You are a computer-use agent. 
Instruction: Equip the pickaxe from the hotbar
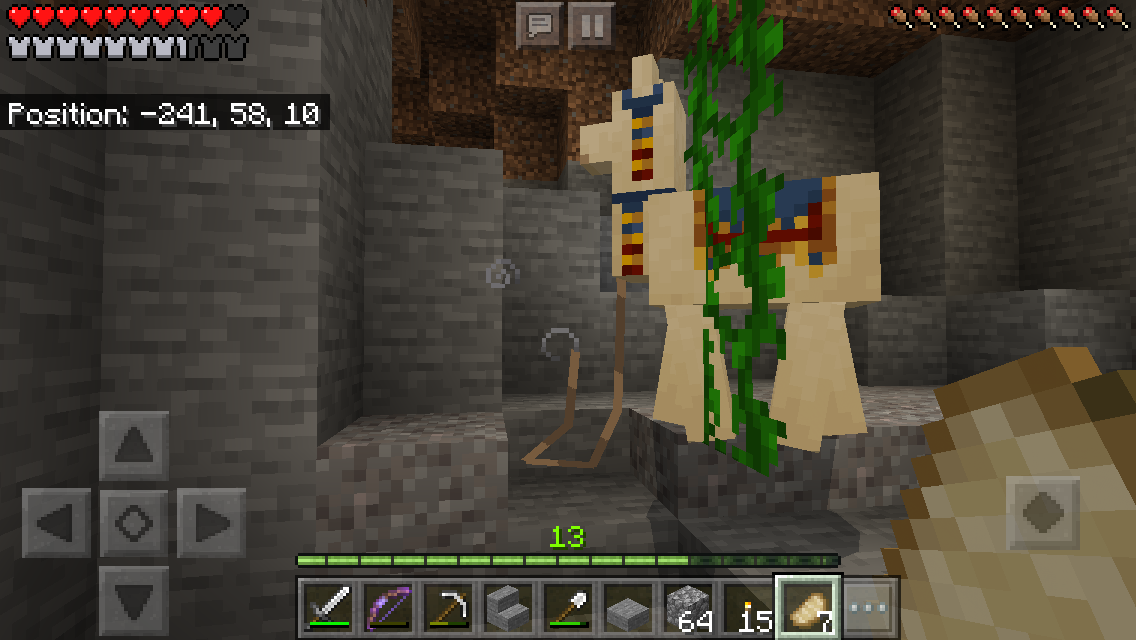click(x=447, y=606)
